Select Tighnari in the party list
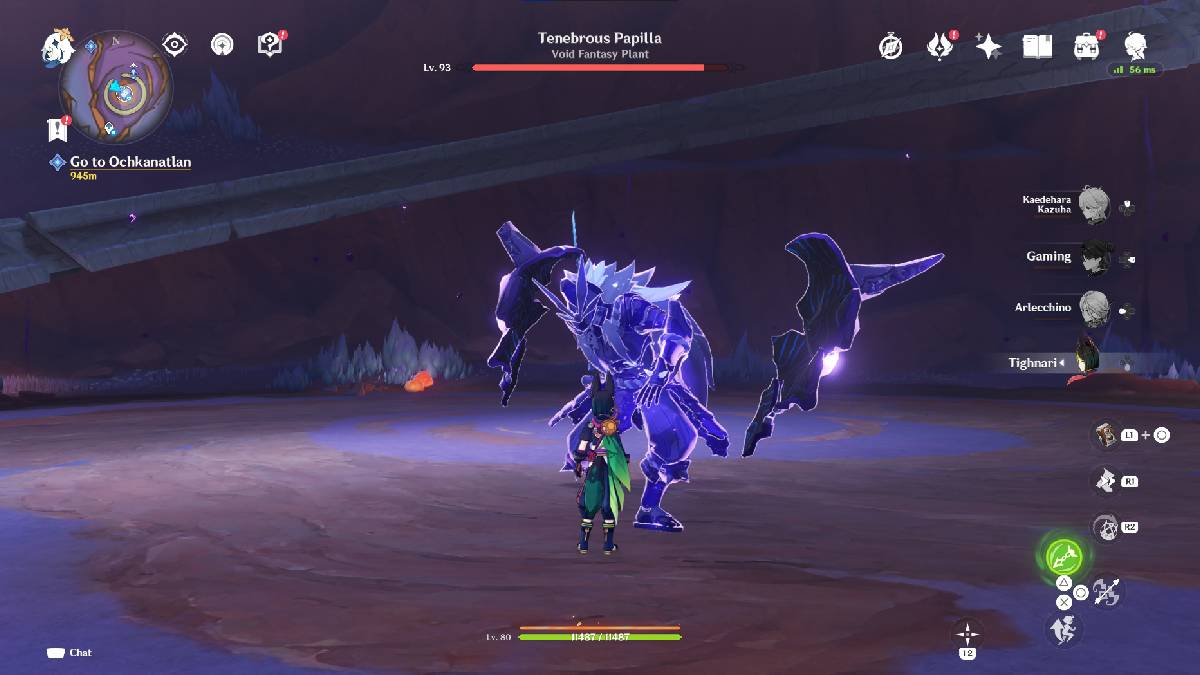The height and width of the screenshot is (675, 1200). [x=1086, y=362]
